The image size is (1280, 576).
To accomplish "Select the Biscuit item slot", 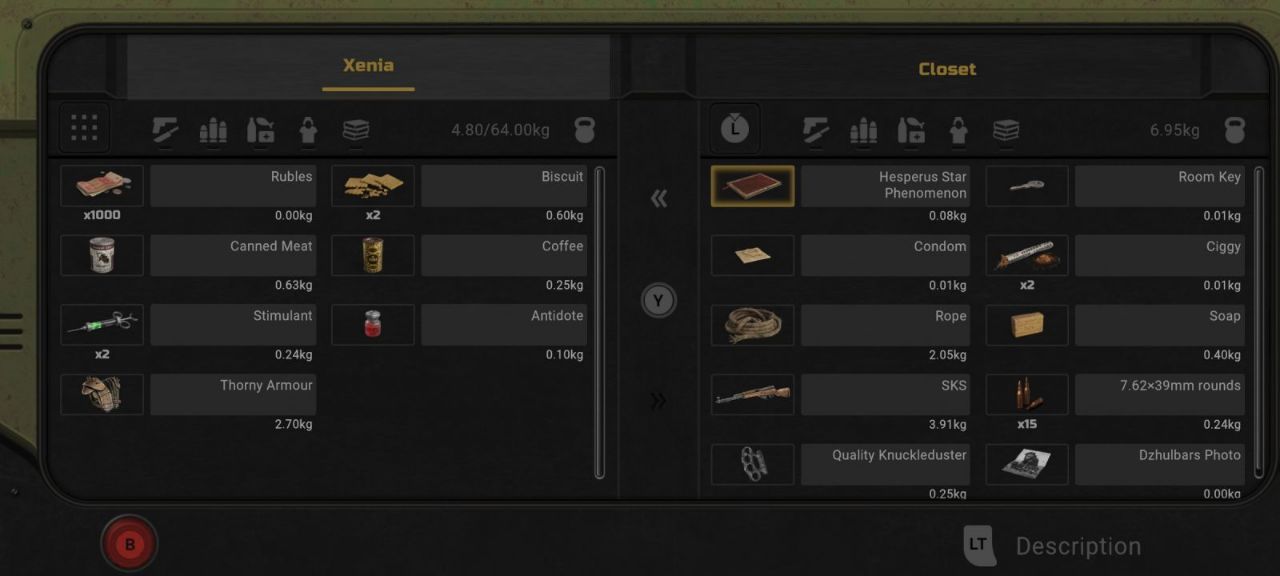I will [373, 186].
